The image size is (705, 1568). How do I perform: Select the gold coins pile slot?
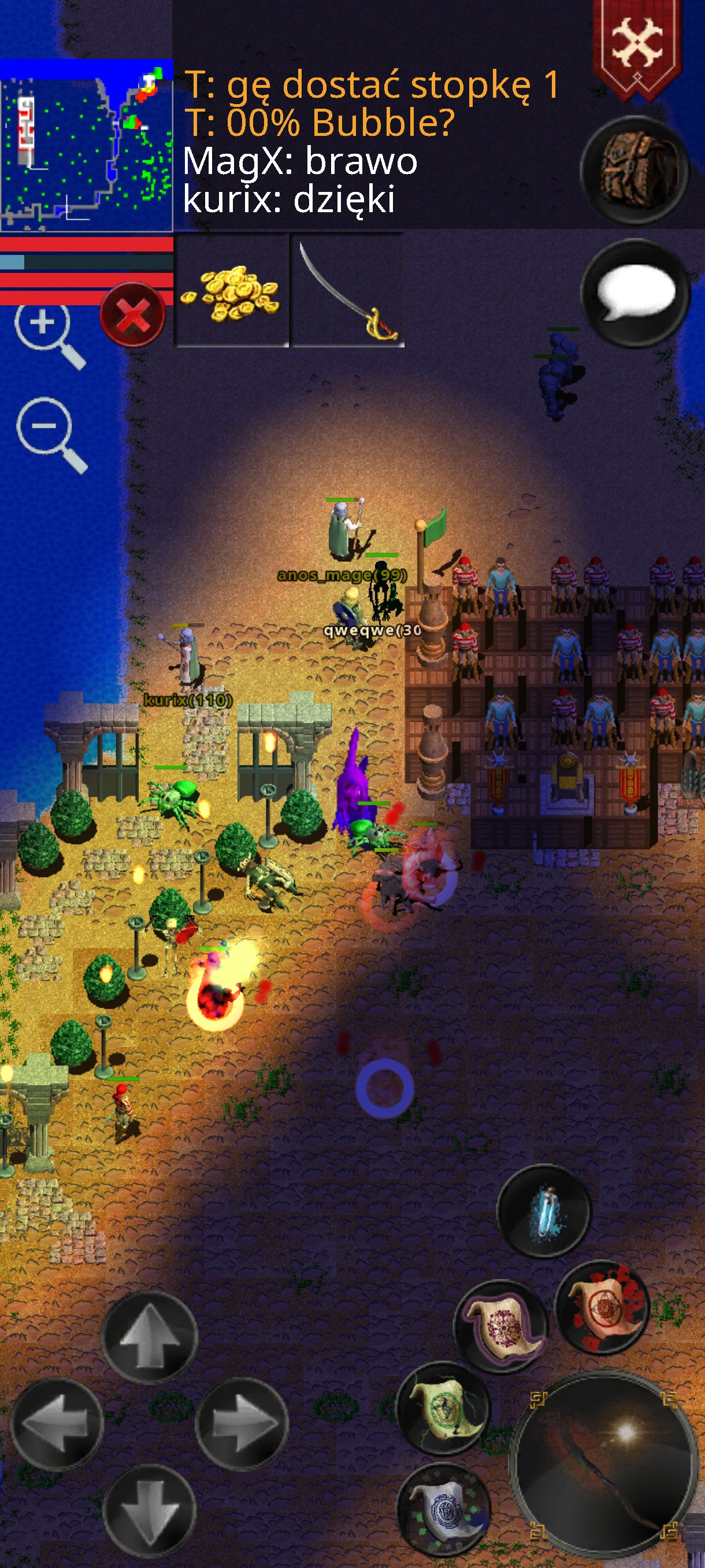[232, 291]
